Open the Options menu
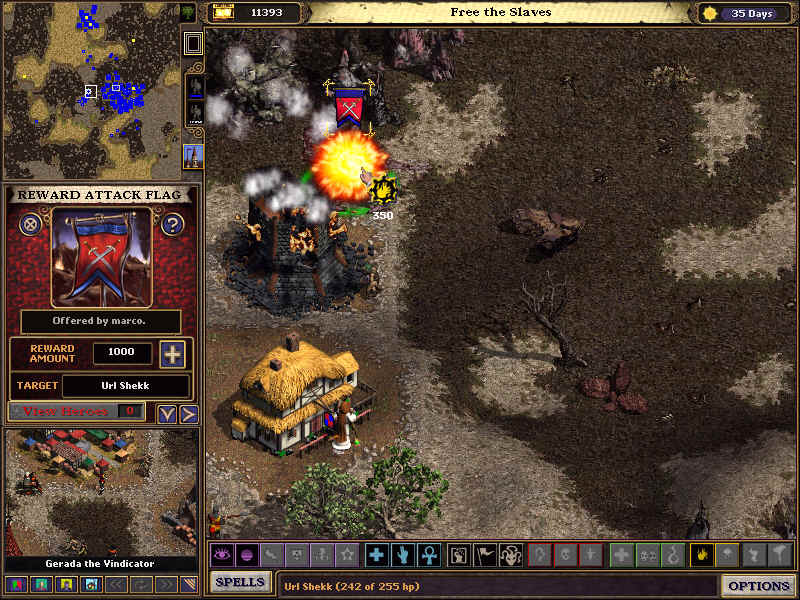This screenshot has height=600, width=800. 759,586
